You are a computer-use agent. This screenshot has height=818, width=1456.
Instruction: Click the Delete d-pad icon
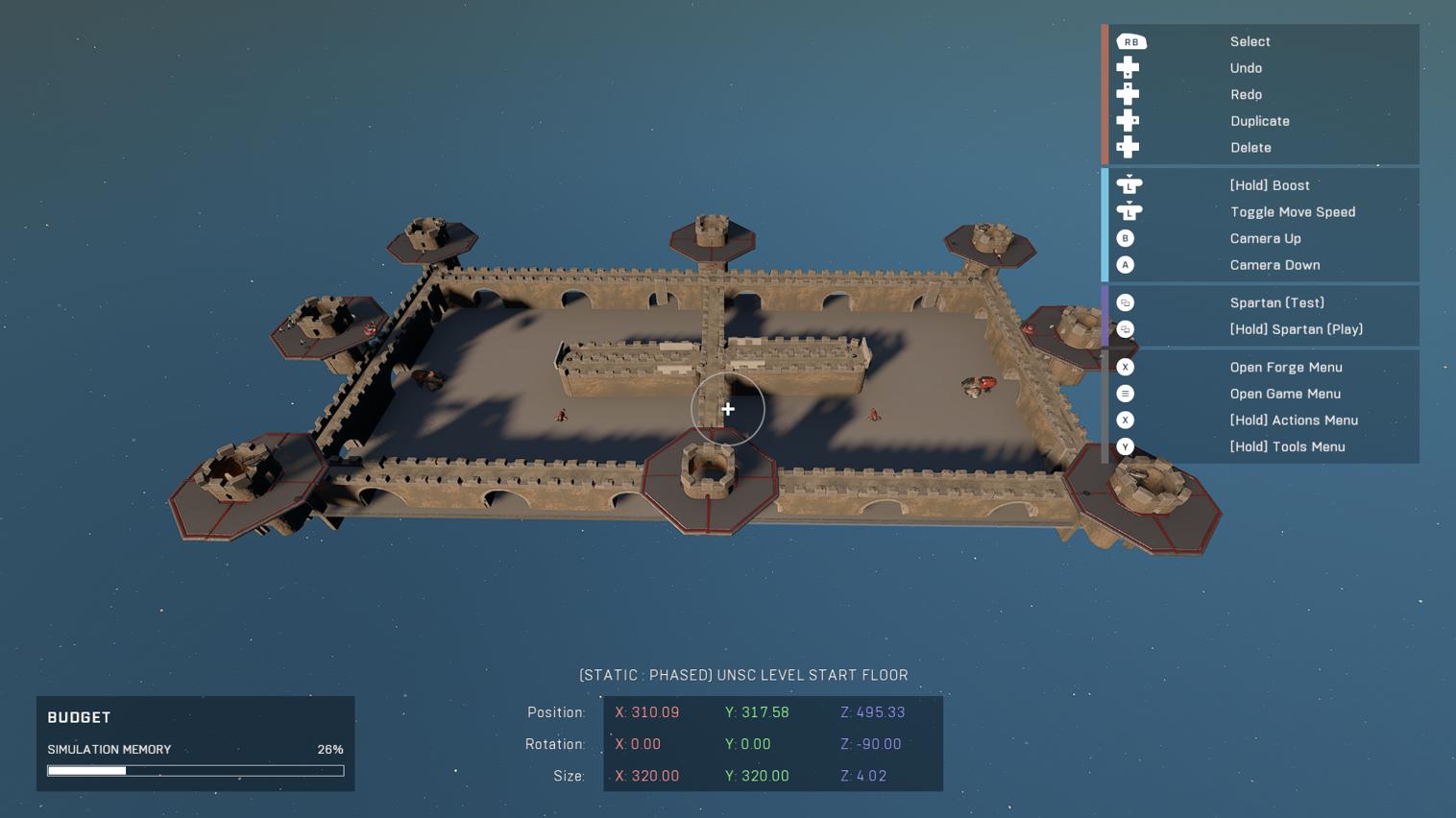(1128, 147)
